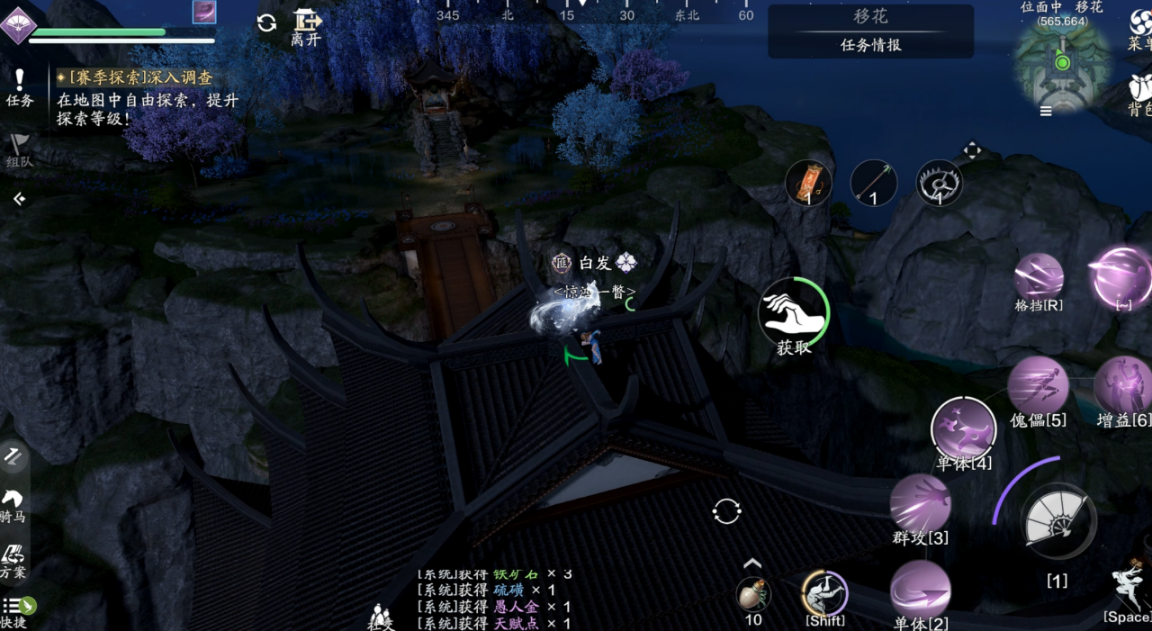Use the 单体[4] shuriken skill
Viewport: 1152px width, 631px height.
pos(964,430)
